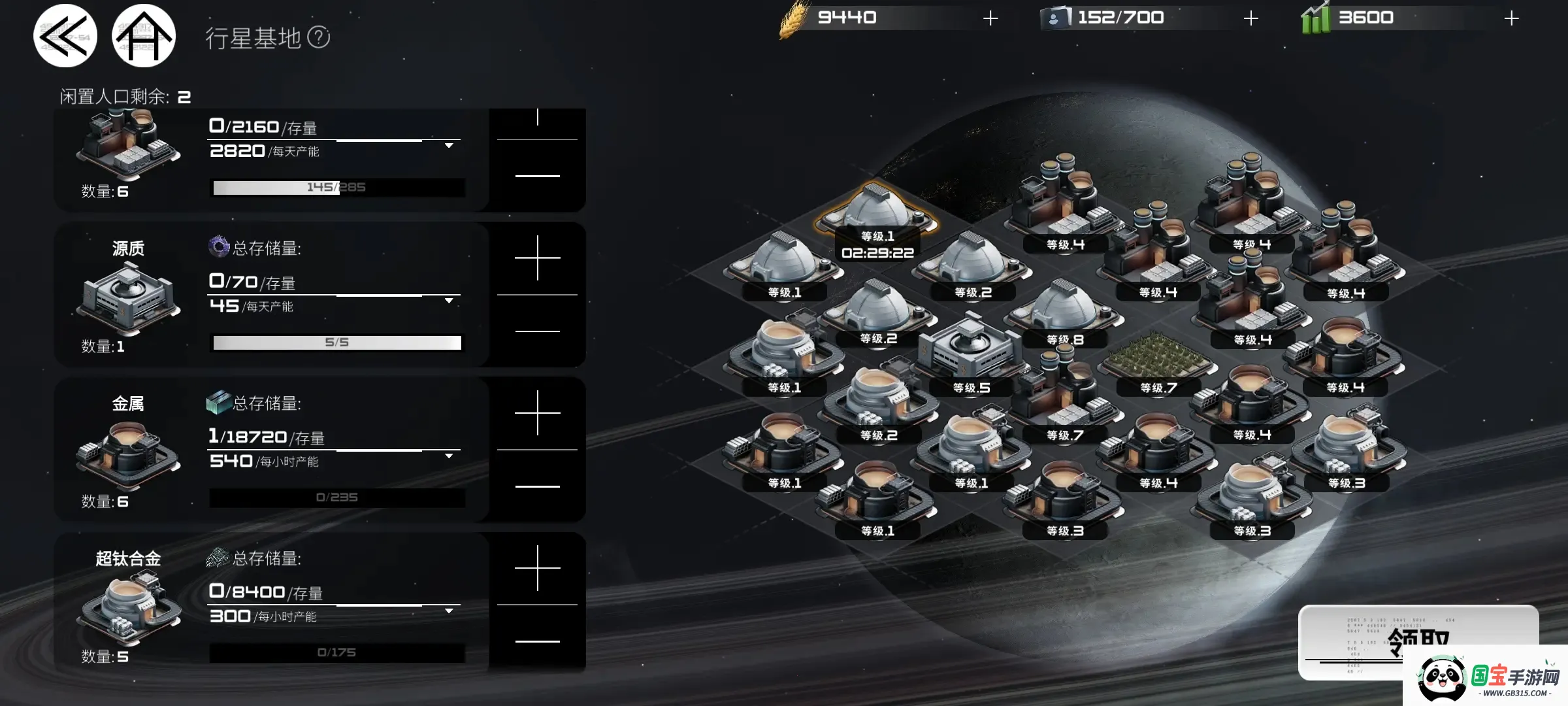The height and width of the screenshot is (706, 1568).
Task: Decrease workers for 超钛合金 production
Action: point(537,641)
